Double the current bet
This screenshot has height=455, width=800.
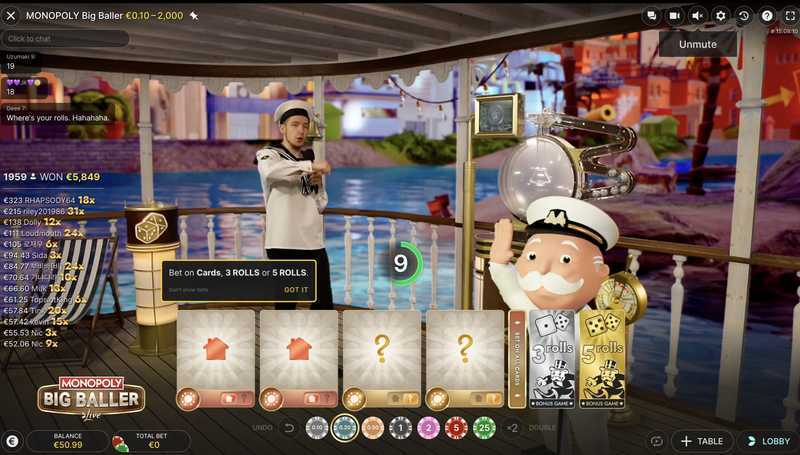tap(513, 428)
